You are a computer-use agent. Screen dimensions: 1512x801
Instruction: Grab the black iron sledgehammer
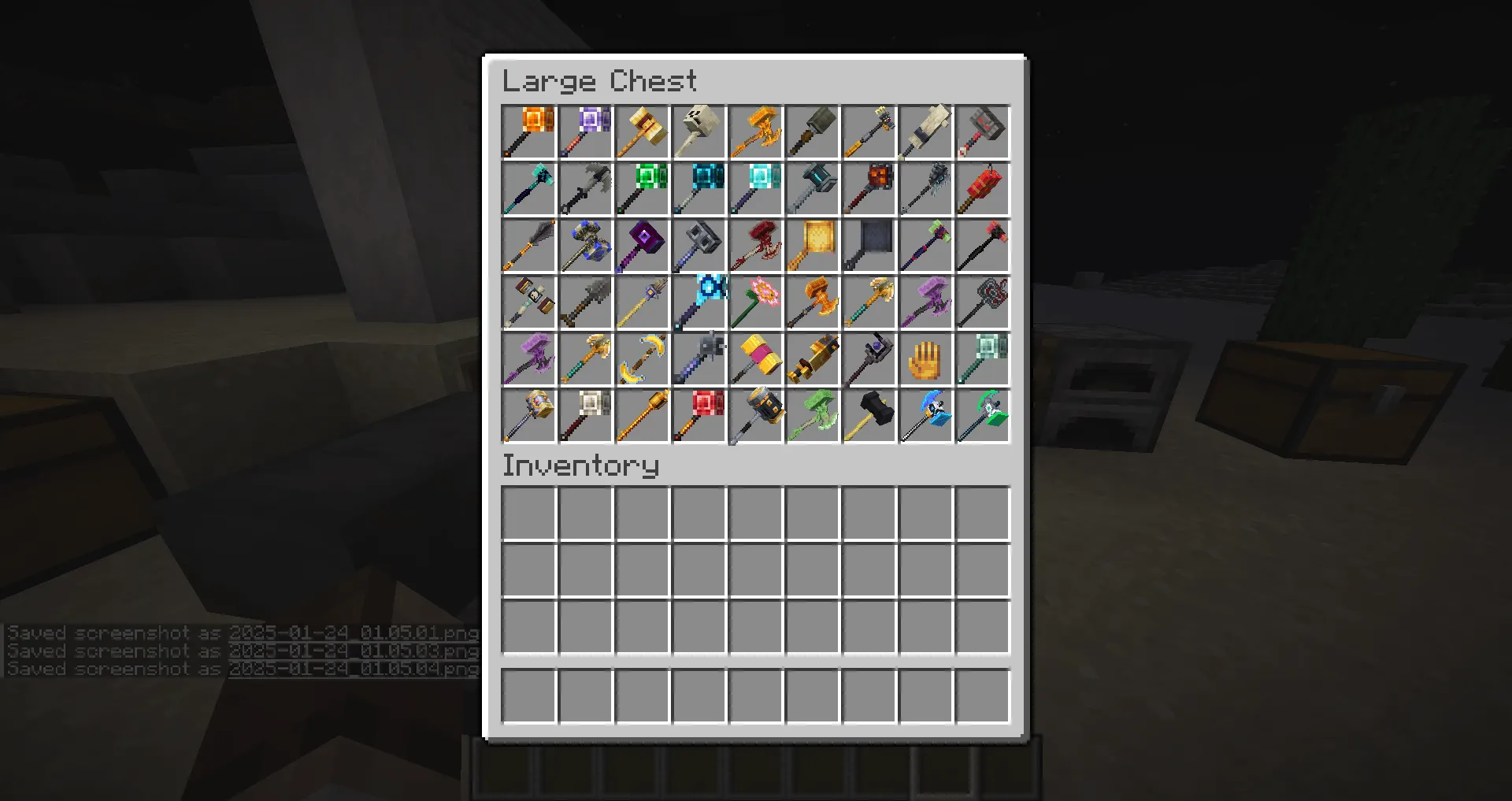pyautogui.click(x=868, y=415)
